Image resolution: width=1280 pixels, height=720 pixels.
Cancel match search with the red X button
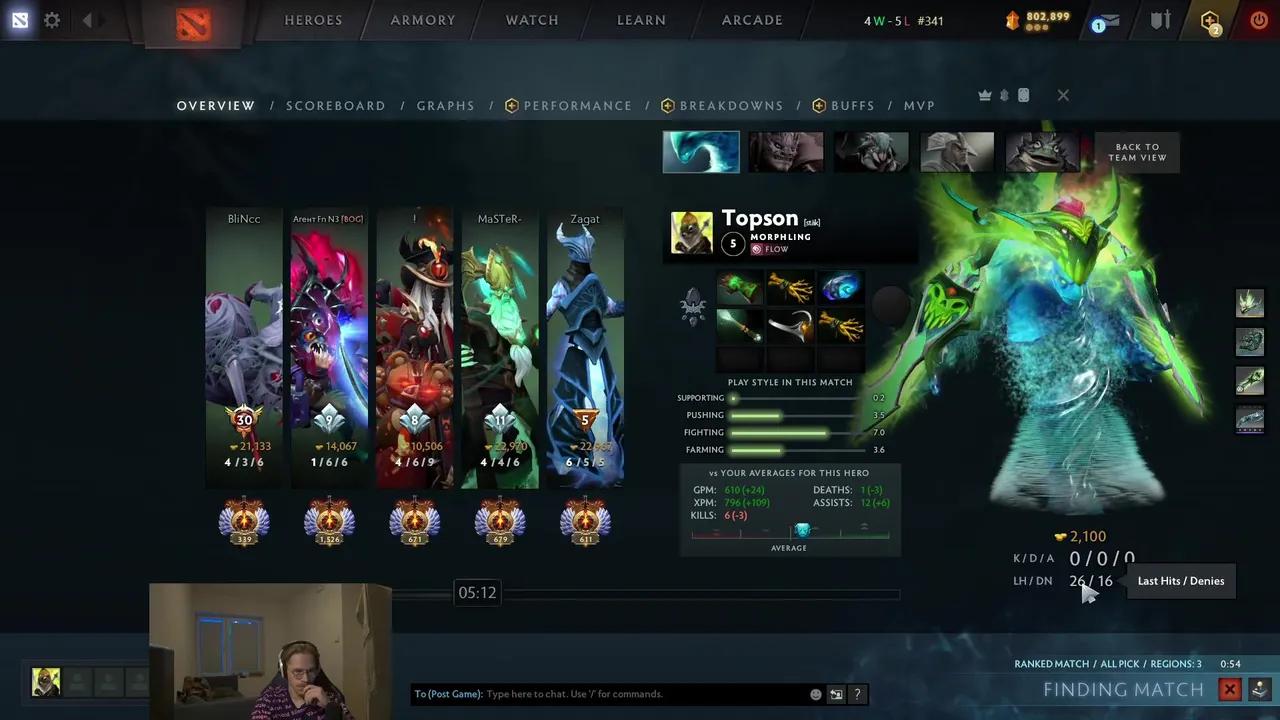point(1230,689)
